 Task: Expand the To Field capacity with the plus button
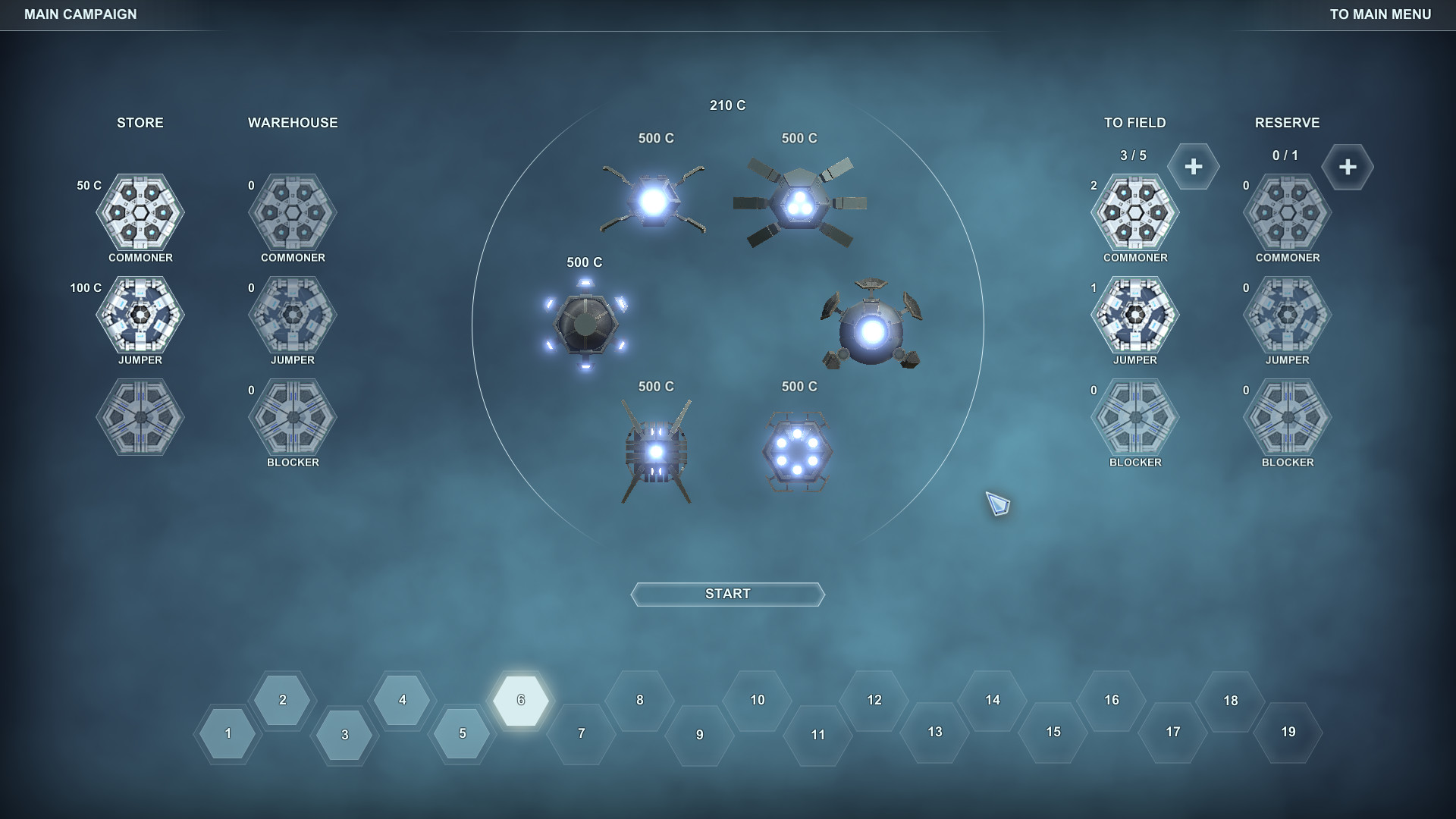(1194, 166)
